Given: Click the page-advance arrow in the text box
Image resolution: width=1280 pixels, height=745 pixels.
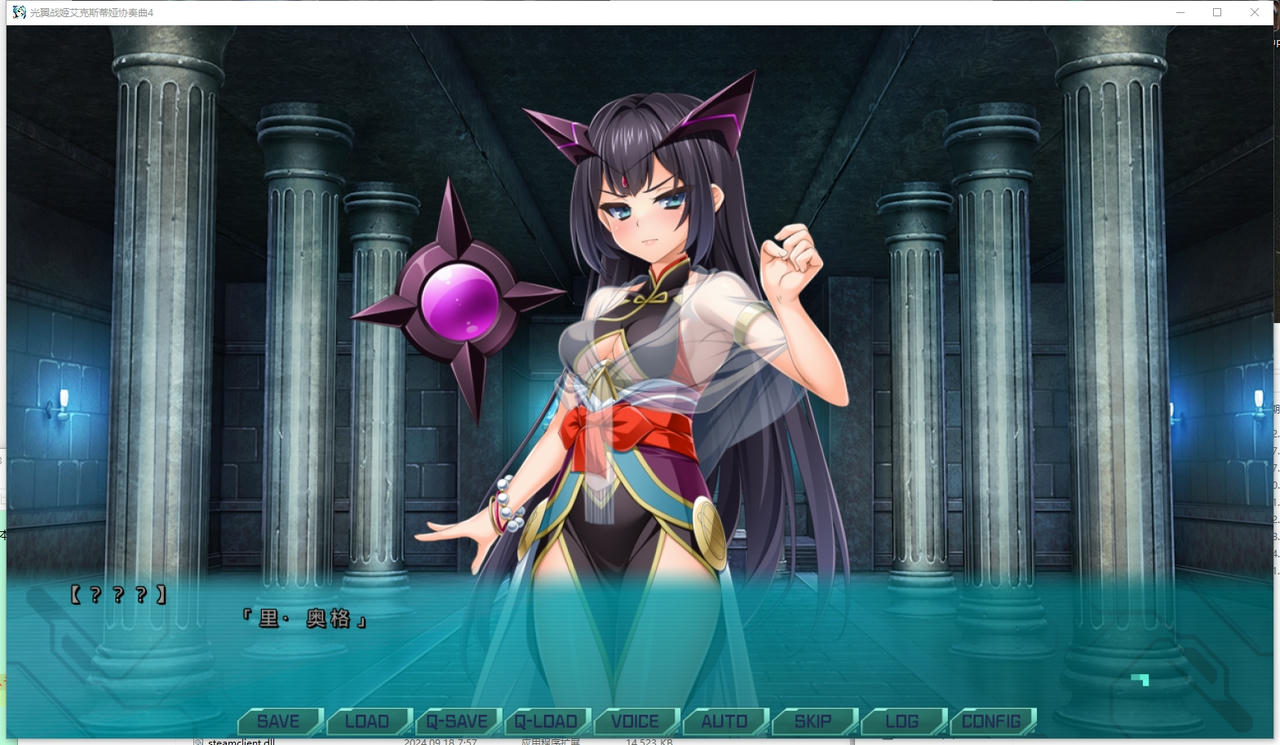Looking at the screenshot, I should 1139,681.
